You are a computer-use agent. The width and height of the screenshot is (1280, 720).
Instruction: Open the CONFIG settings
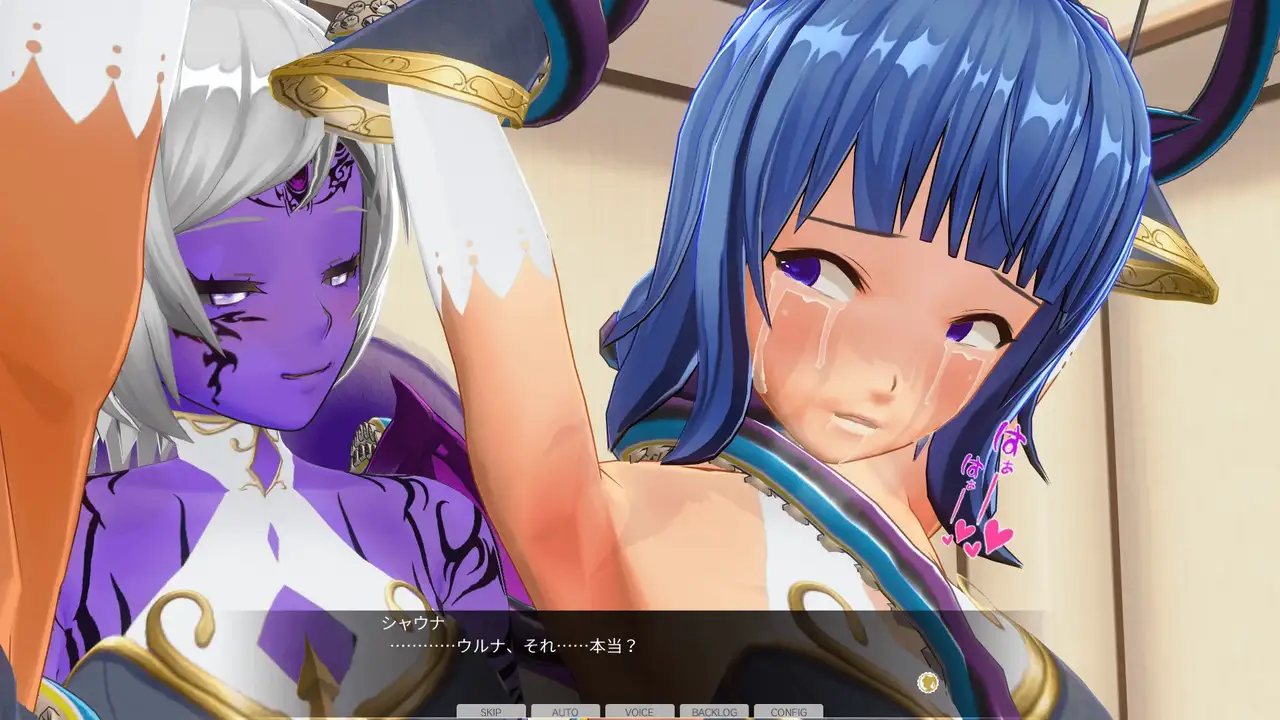coord(788,712)
